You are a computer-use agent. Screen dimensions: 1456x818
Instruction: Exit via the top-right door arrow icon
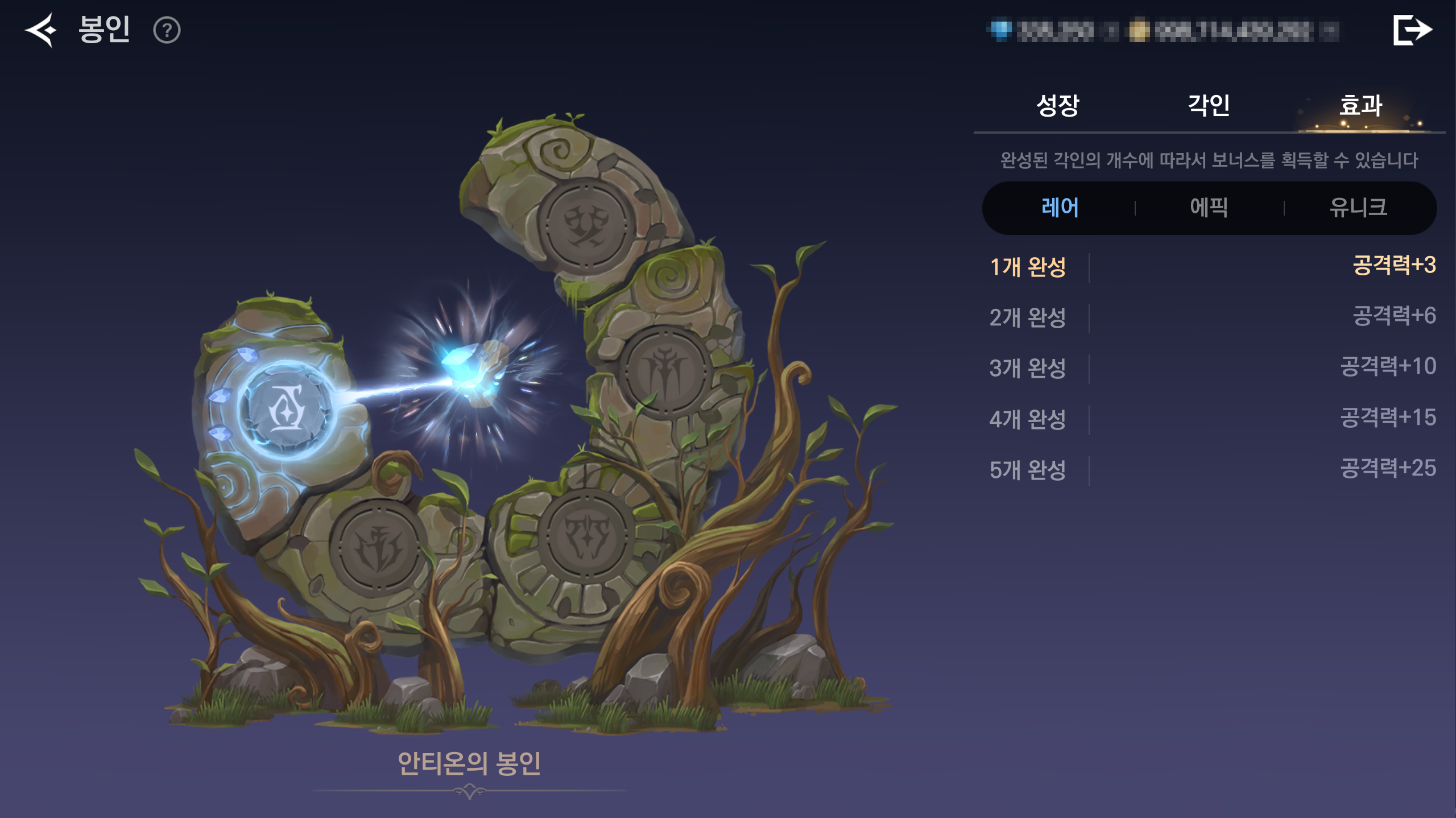tap(1412, 30)
